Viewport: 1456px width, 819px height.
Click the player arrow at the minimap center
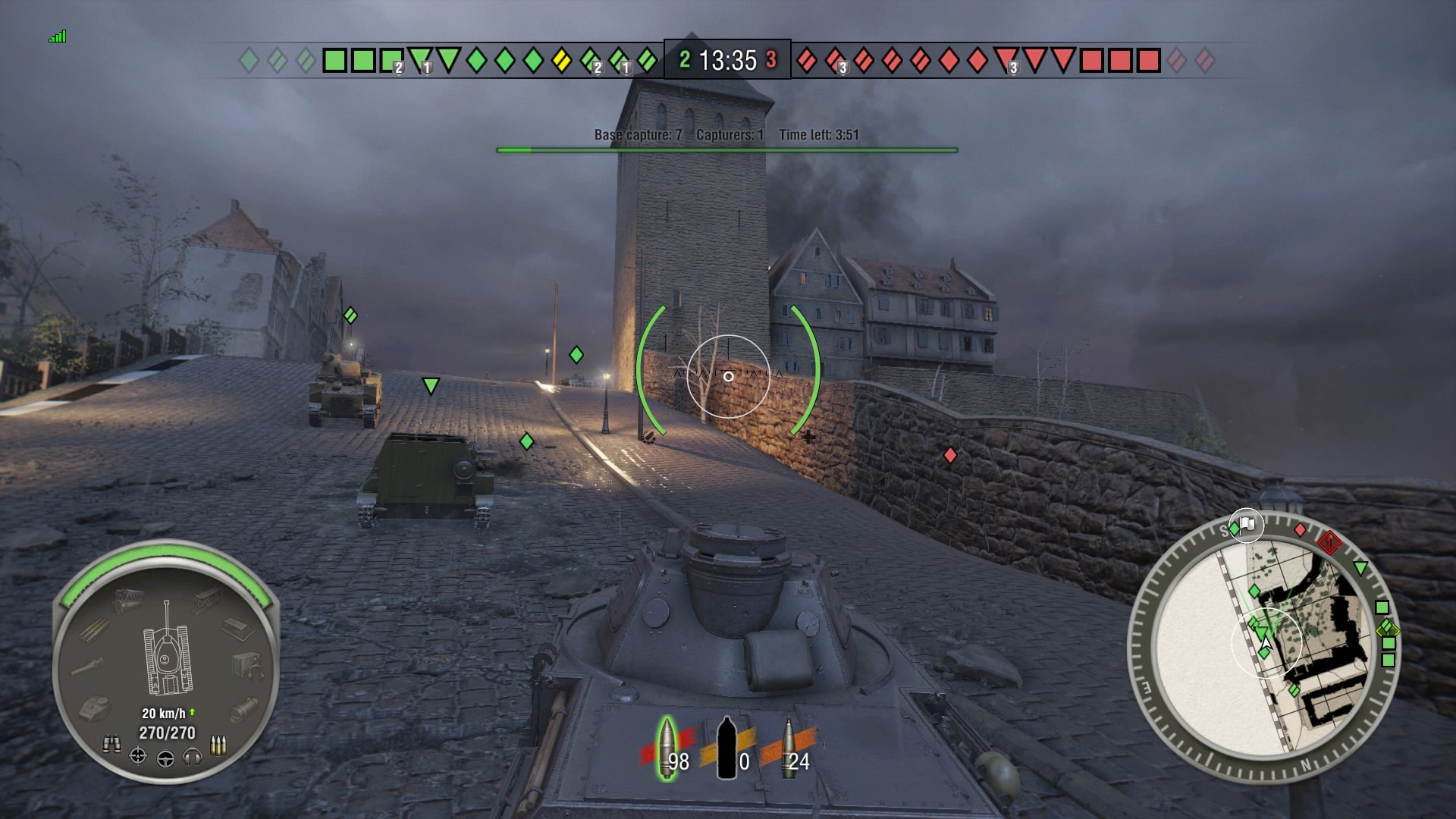[x=1265, y=642]
